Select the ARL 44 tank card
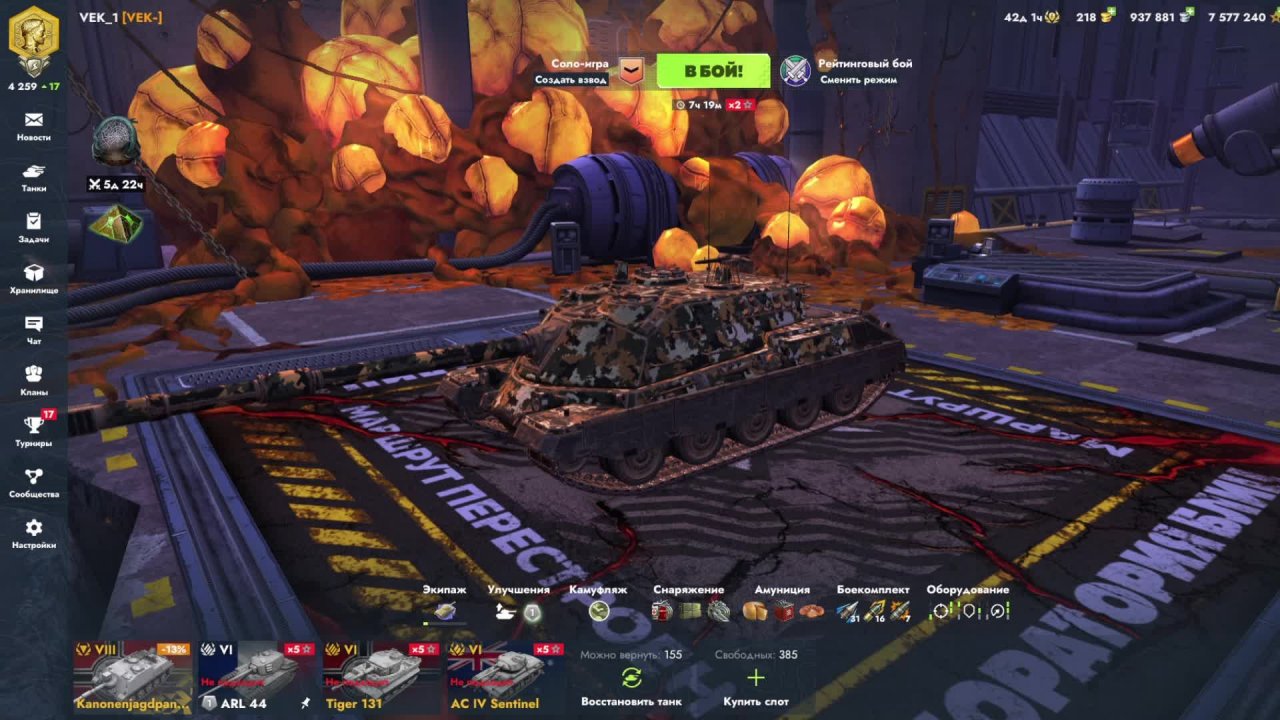 click(257, 676)
